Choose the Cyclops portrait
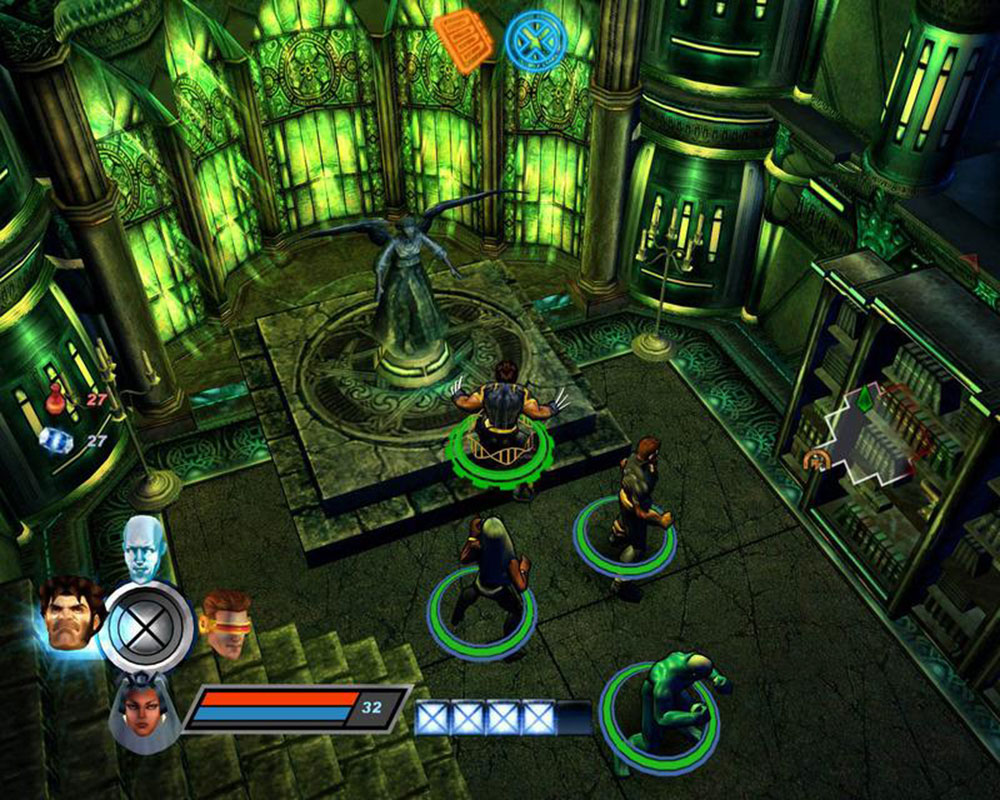 click(x=226, y=621)
